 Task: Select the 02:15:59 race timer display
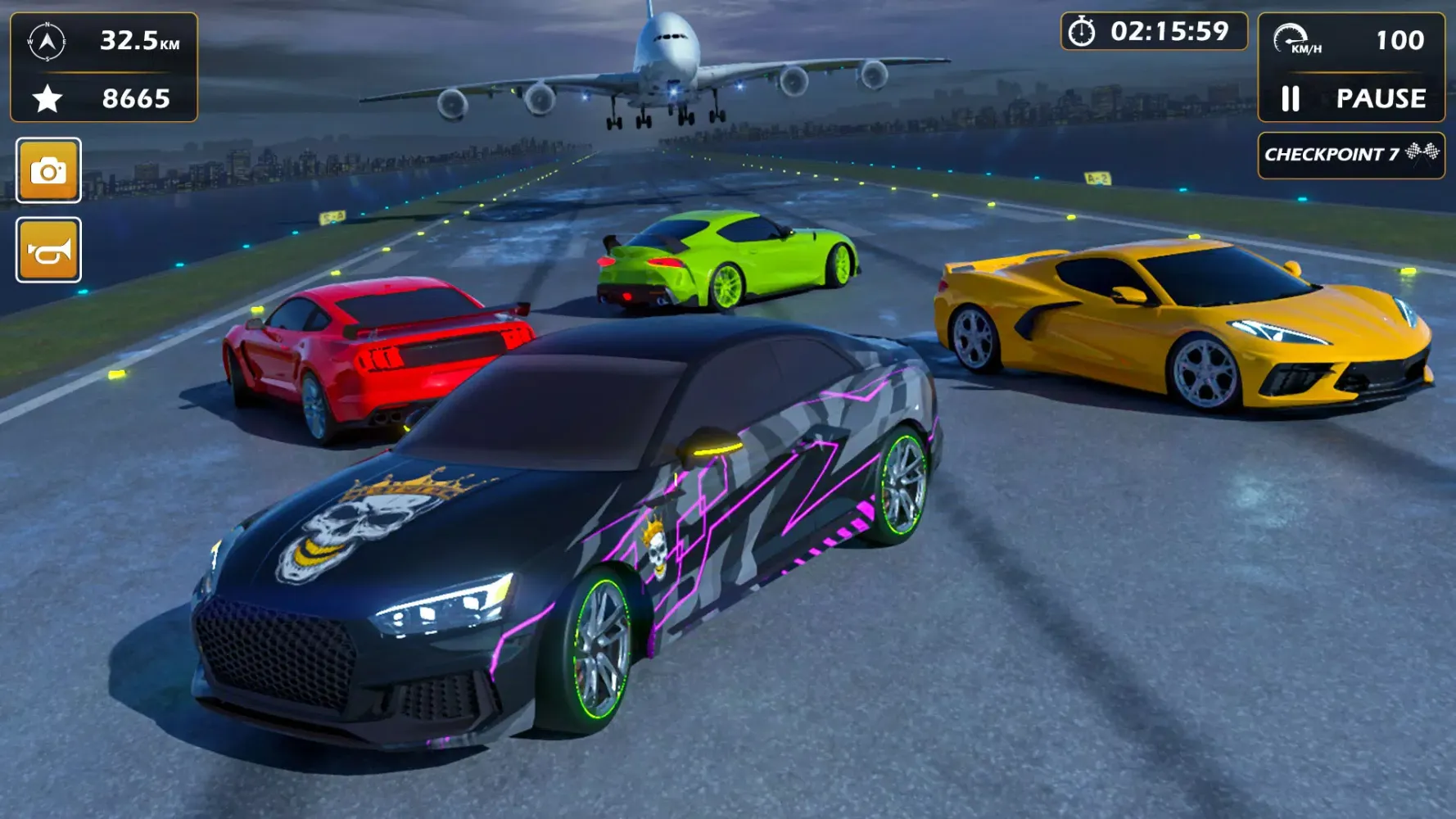click(1169, 32)
